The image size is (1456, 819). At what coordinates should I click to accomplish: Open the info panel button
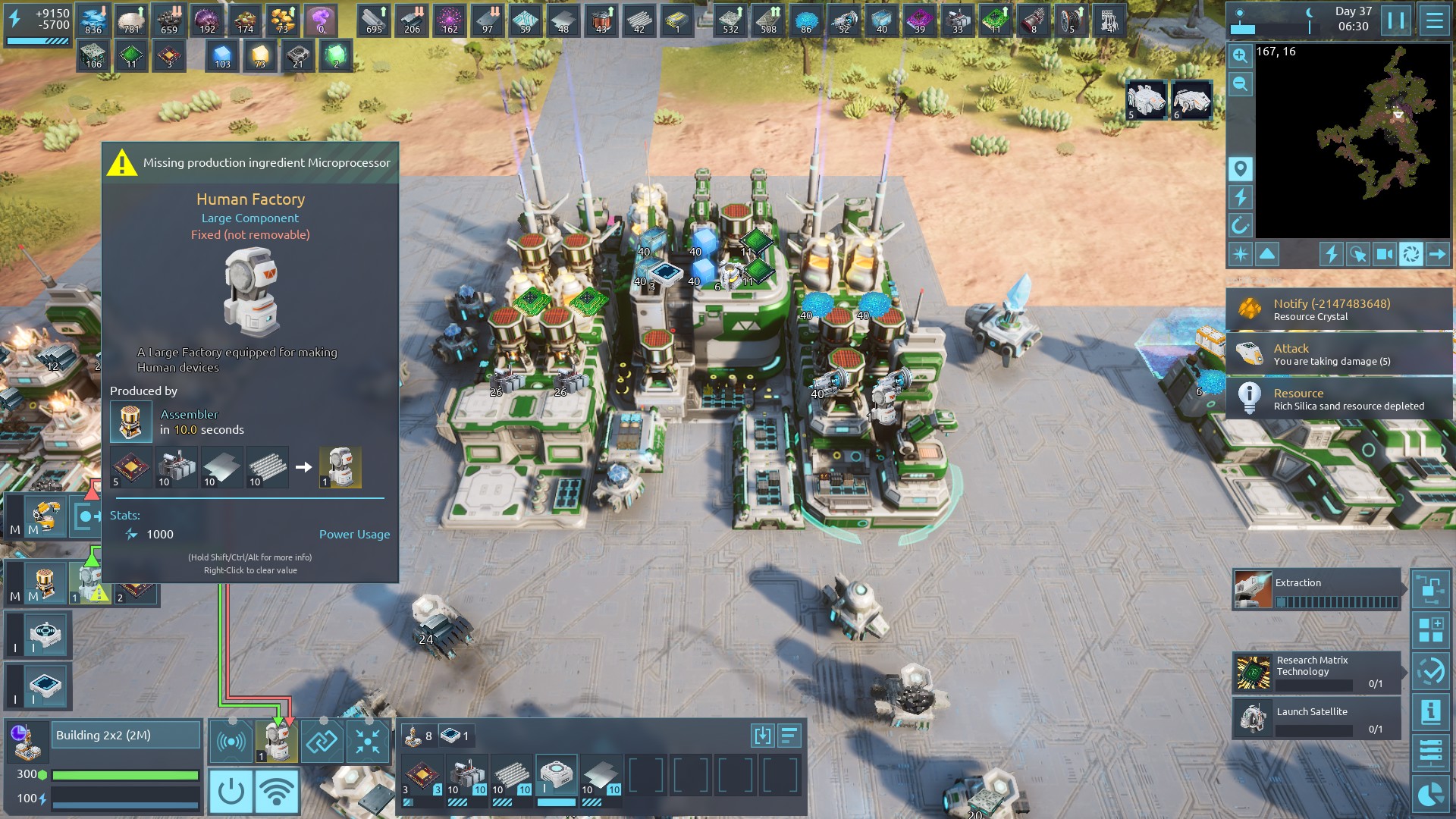(1430, 711)
